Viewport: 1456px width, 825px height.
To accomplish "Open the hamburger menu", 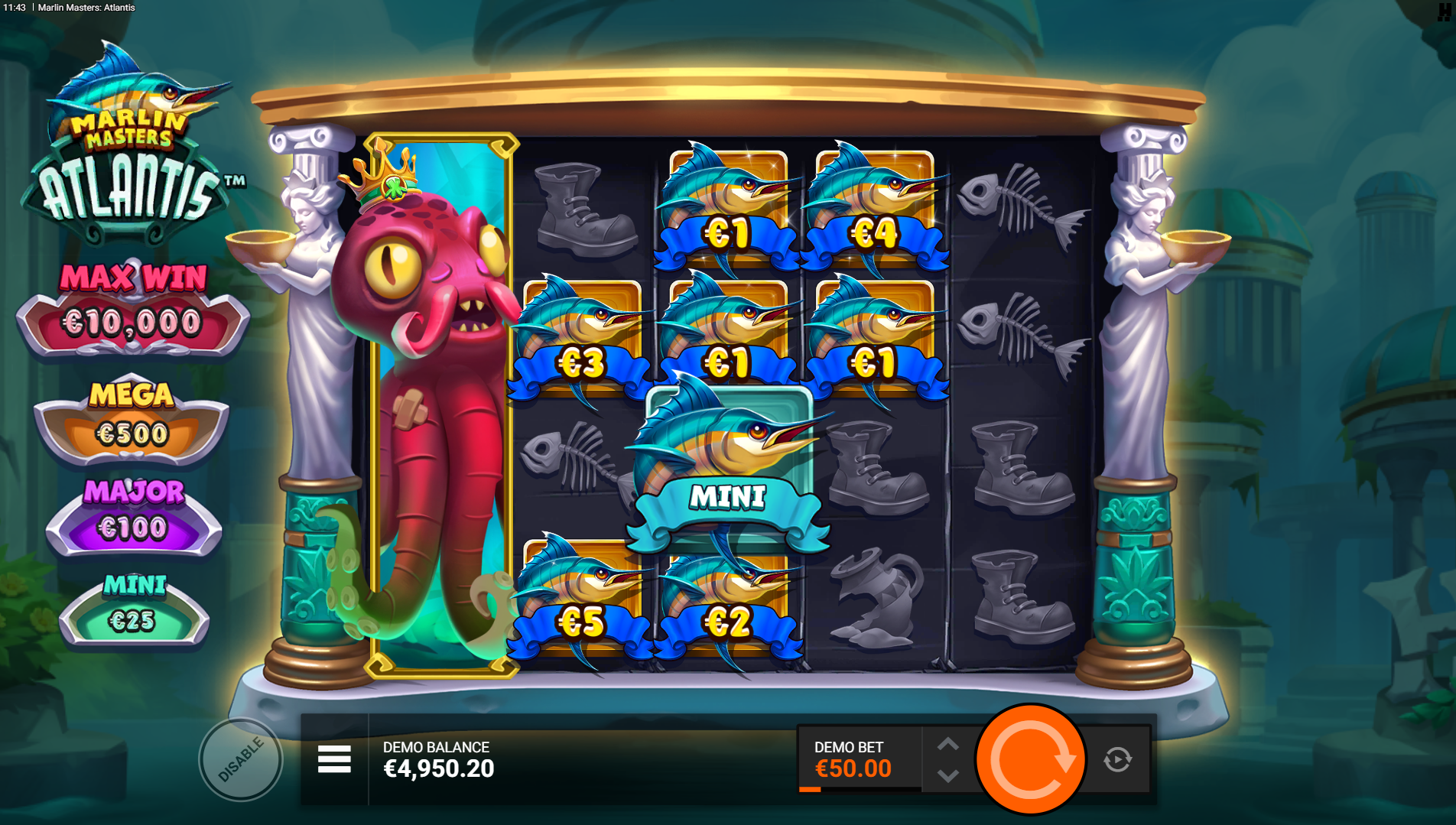I will click(x=334, y=759).
